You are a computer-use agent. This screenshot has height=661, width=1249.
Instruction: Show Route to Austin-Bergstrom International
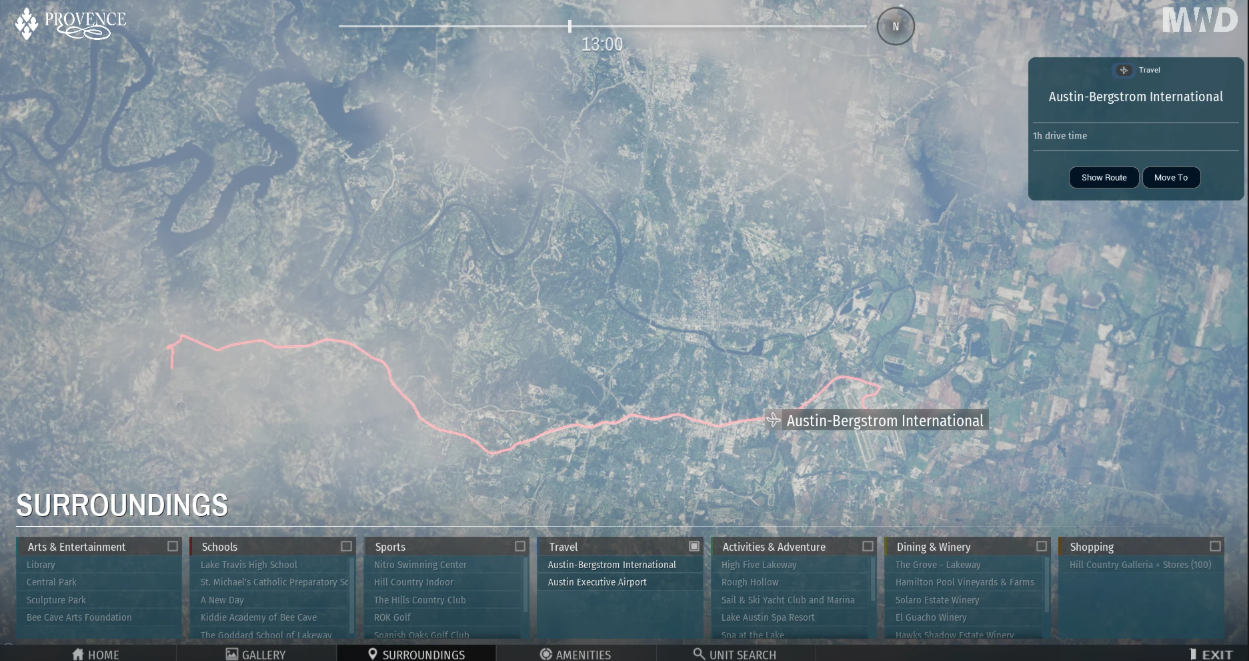point(1103,177)
